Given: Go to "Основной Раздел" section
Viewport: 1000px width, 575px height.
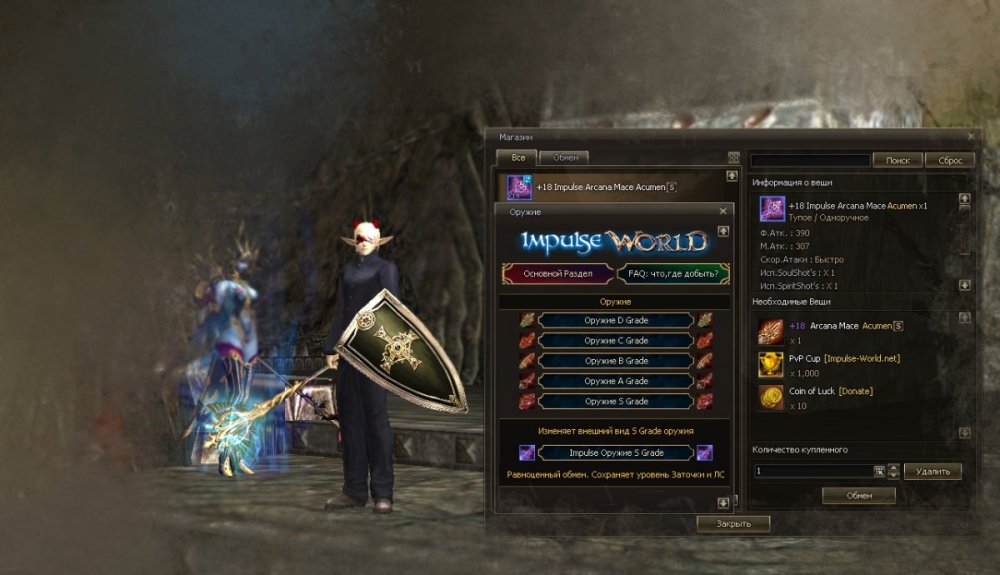Looking at the screenshot, I should (x=558, y=273).
